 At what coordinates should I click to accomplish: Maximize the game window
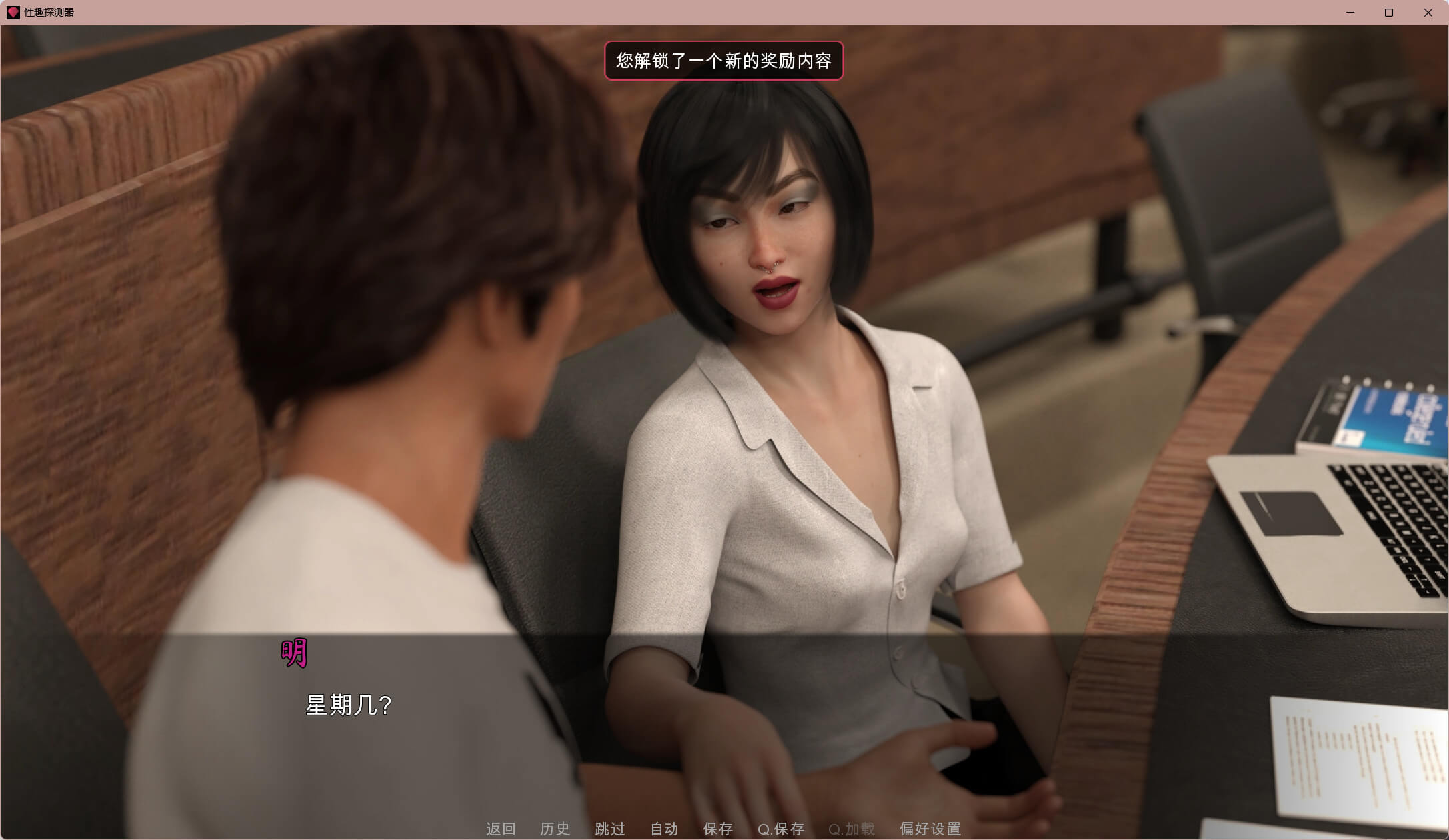[x=1389, y=13]
